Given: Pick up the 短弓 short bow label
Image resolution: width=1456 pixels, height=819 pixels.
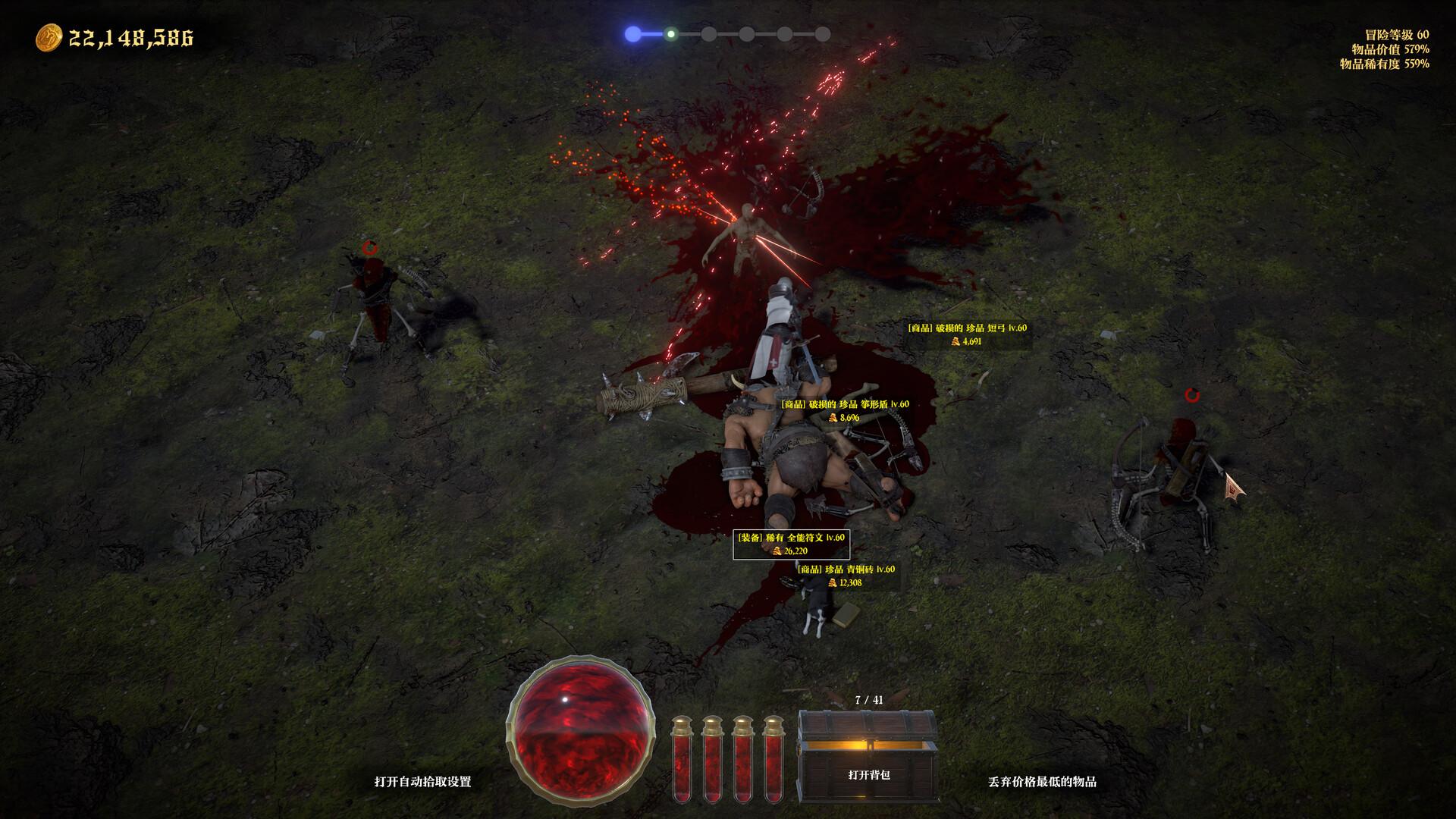Looking at the screenshot, I should [x=967, y=334].
